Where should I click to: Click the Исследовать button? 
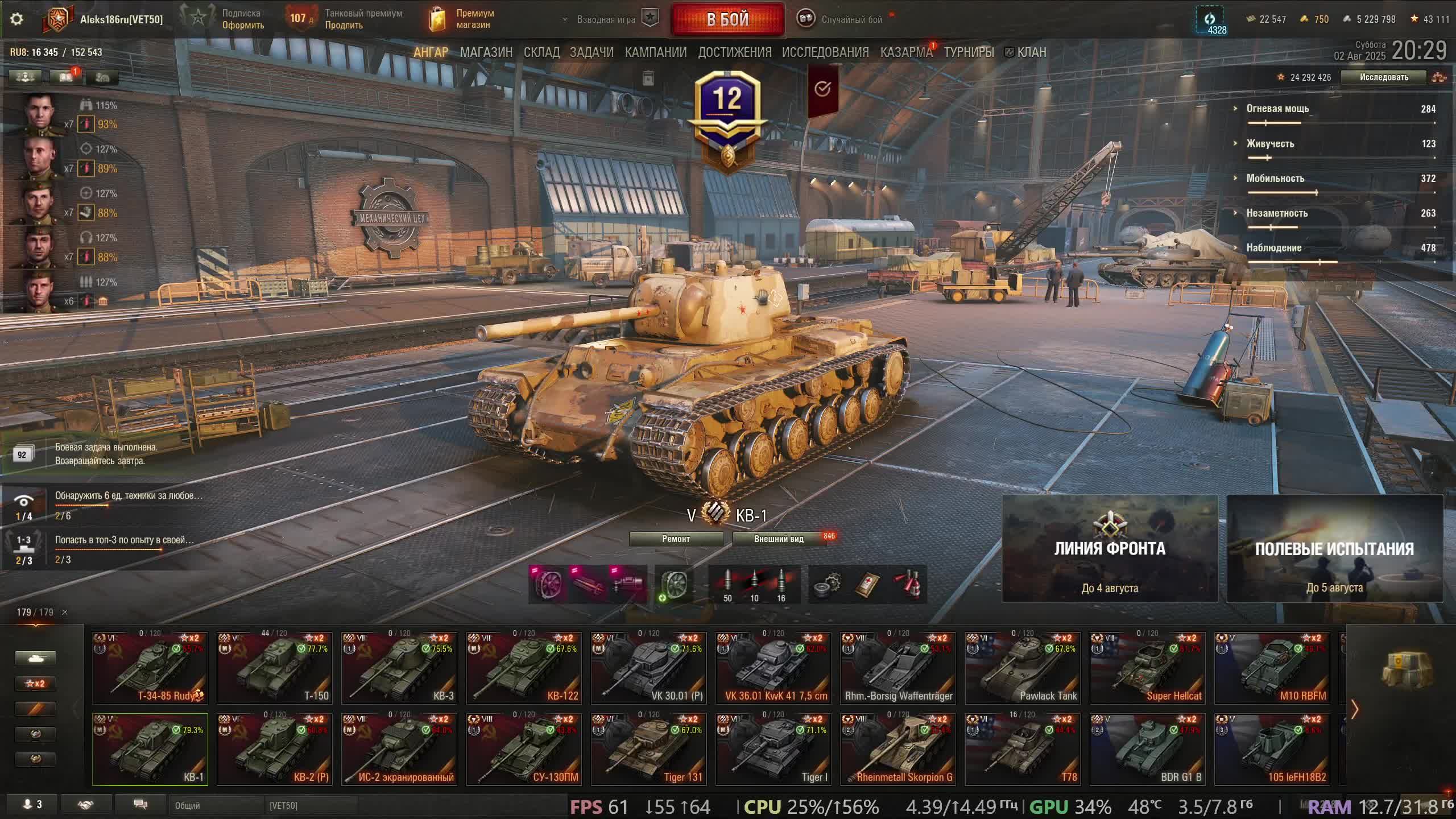point(1383,77)
